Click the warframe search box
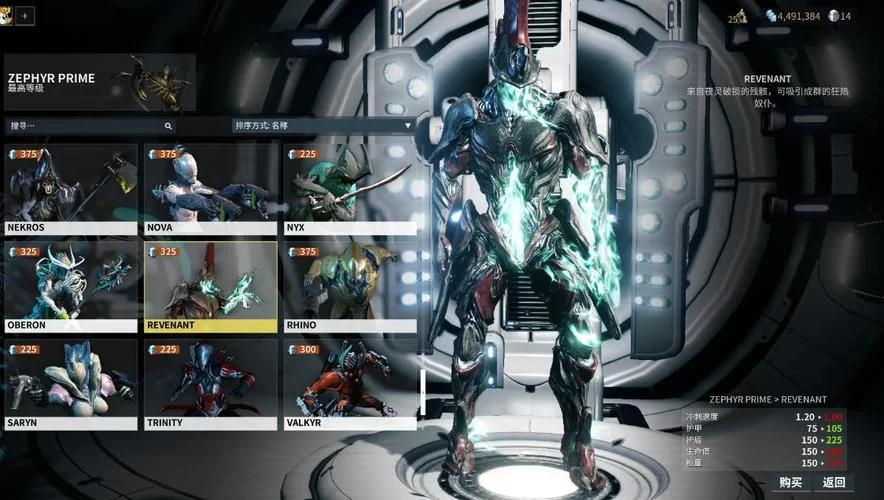Image resolution: width=884 pixels, height=500 pixels. point(90,126)
